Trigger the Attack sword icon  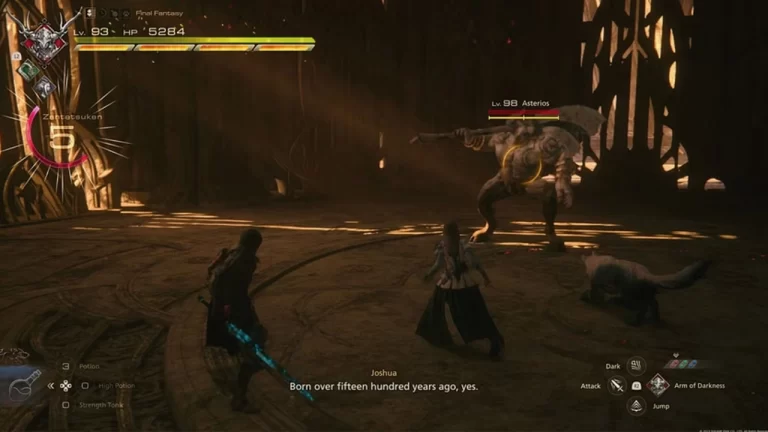point(617,385)
